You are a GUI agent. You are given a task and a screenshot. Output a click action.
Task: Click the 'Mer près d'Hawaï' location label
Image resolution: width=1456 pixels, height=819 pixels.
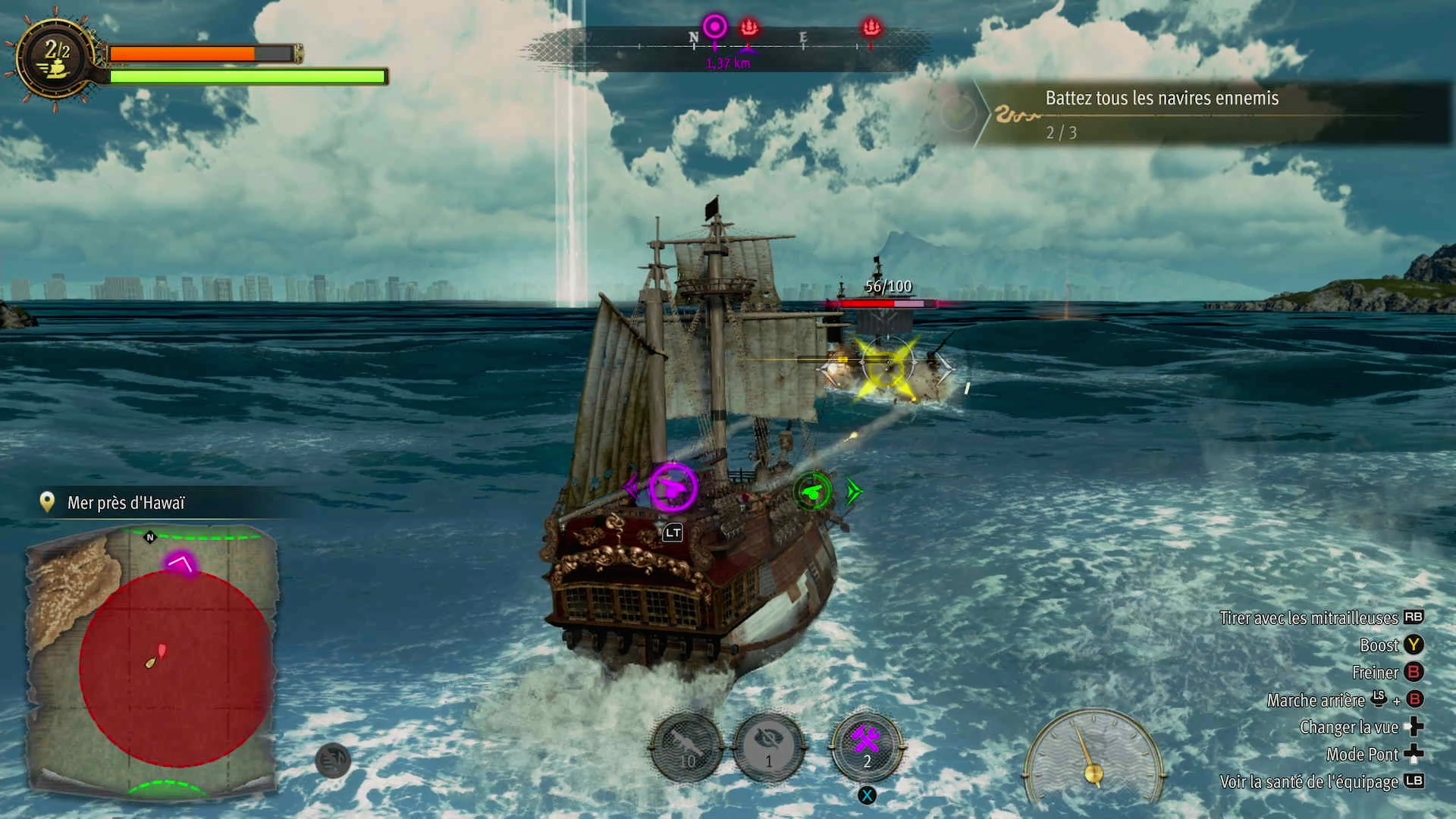tap(126, 503)
